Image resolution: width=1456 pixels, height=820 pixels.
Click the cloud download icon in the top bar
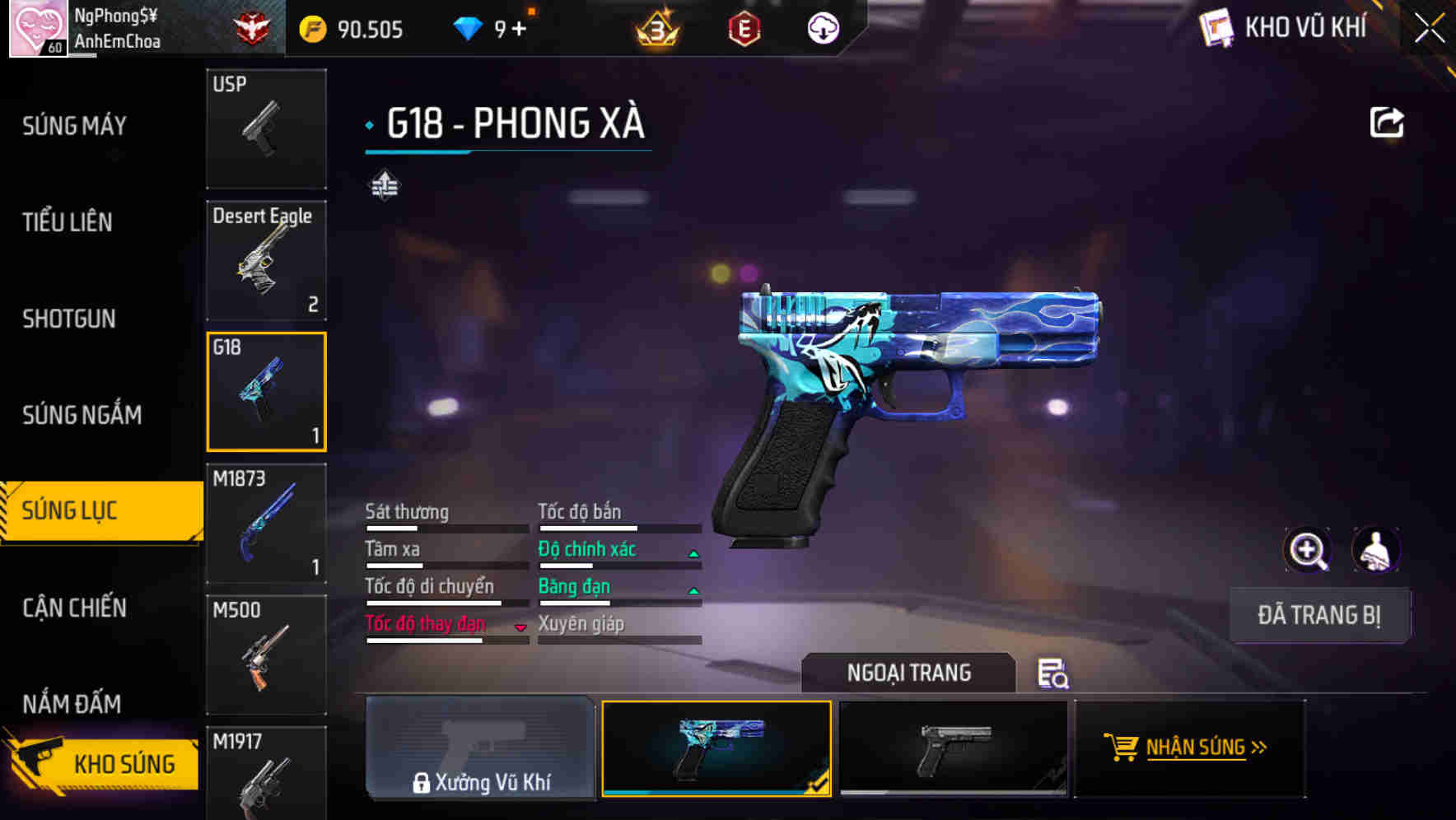(821, 27)
